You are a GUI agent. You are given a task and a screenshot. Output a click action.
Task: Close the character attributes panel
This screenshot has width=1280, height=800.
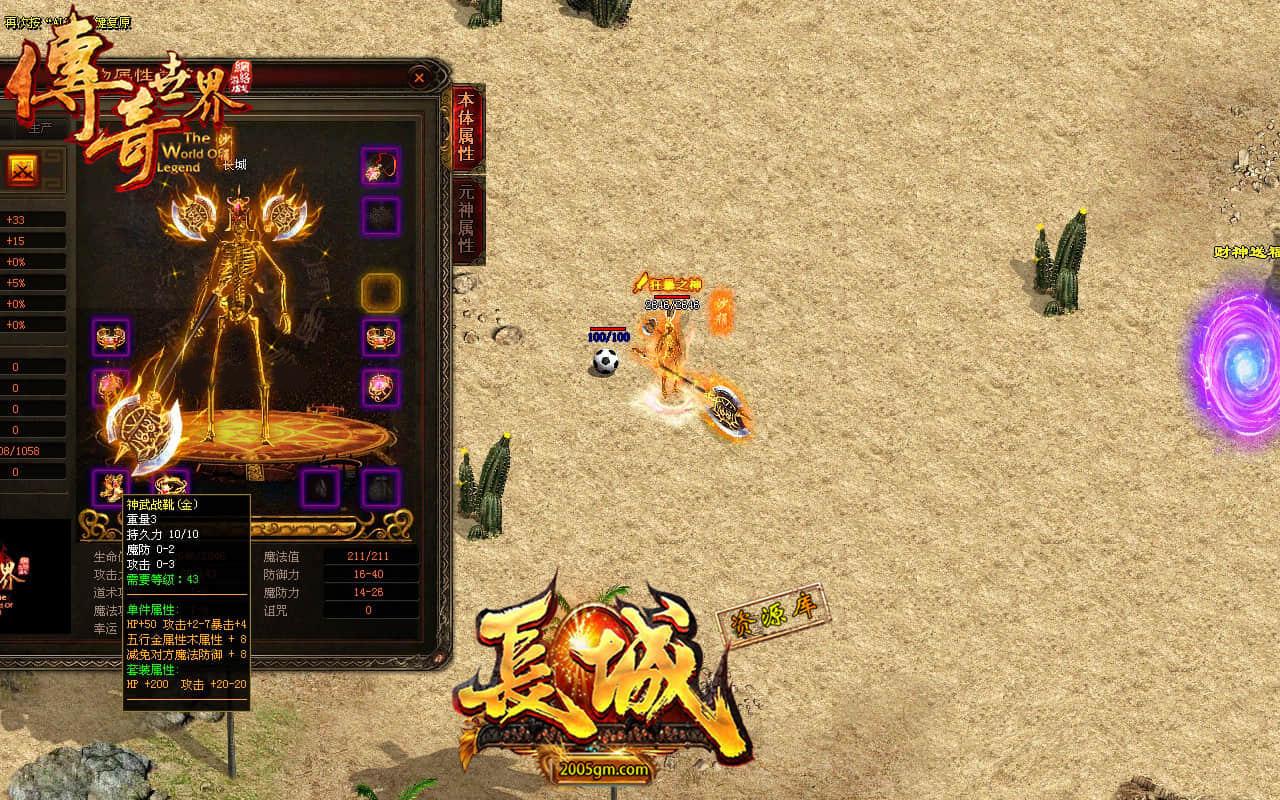coord(420,77)
